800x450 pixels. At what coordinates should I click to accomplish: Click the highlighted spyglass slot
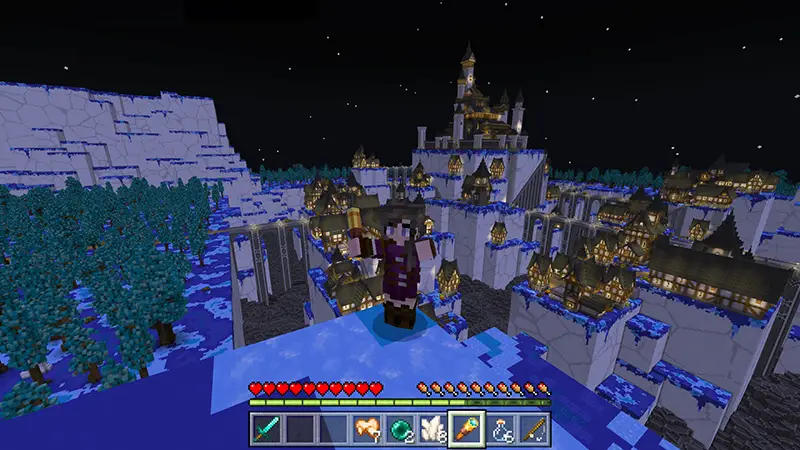tap(467, 429)
